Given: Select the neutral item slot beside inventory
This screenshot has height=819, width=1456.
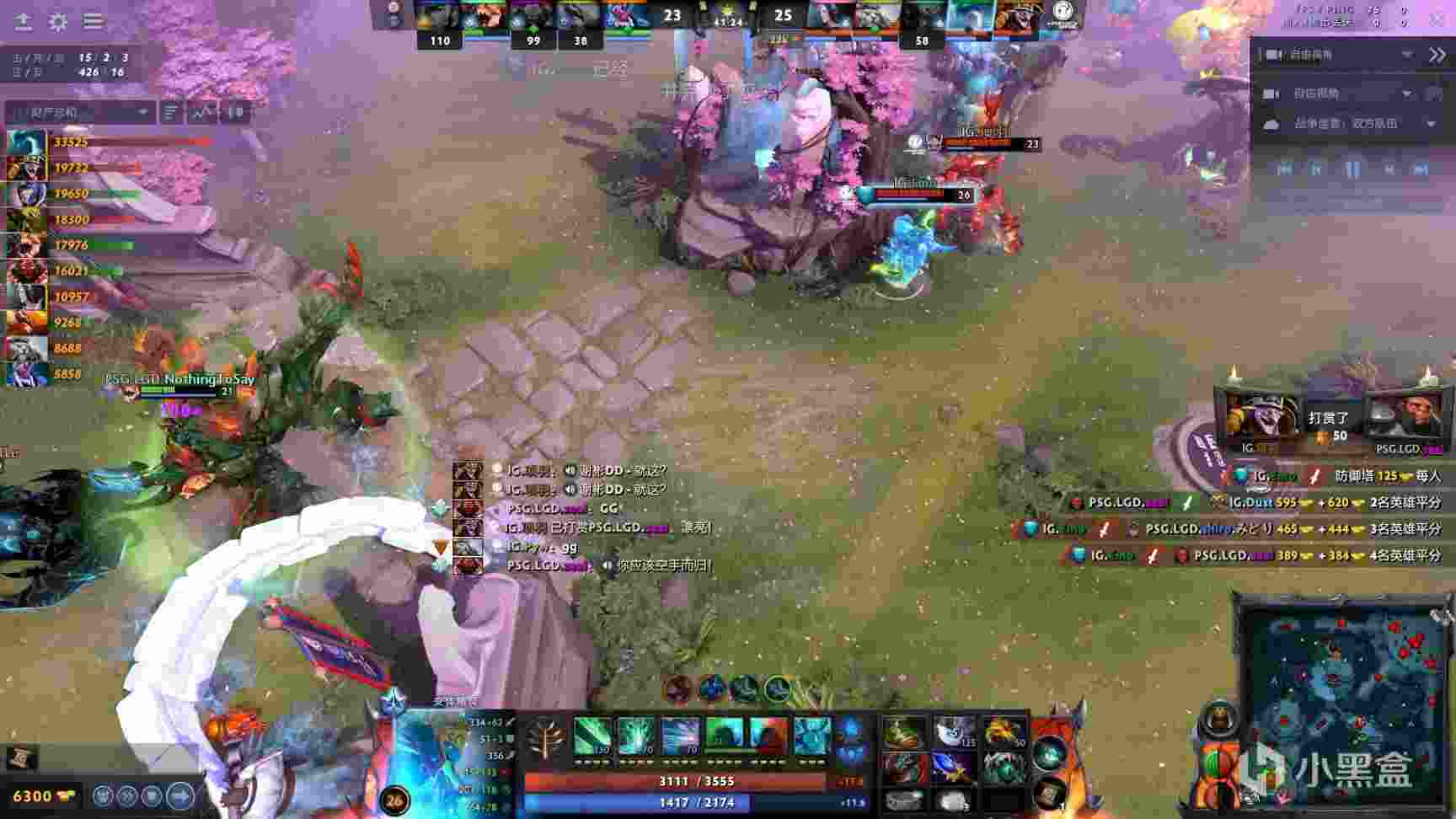Looking at the screenshot, I should [x=1049, y=752].
